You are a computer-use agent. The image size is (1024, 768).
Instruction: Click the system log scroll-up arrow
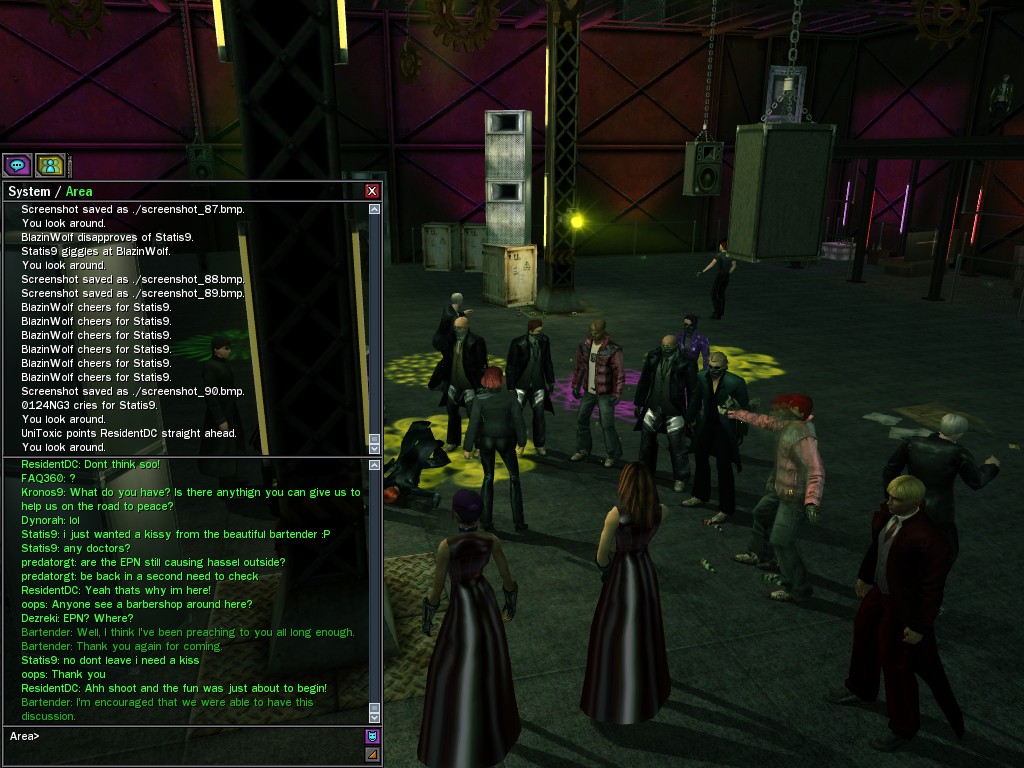[375, 210]
